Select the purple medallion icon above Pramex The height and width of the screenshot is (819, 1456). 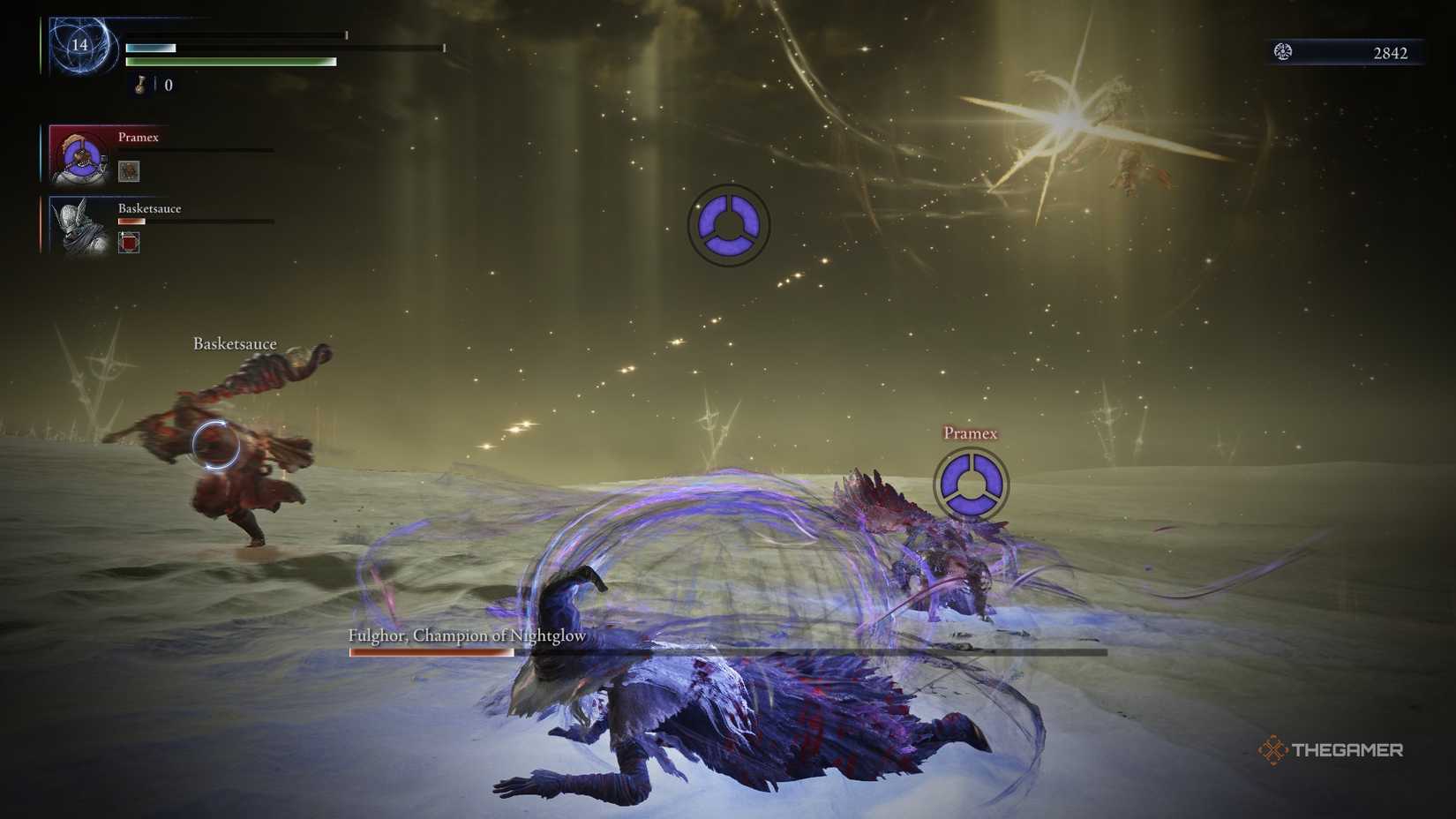pos(972,484)
